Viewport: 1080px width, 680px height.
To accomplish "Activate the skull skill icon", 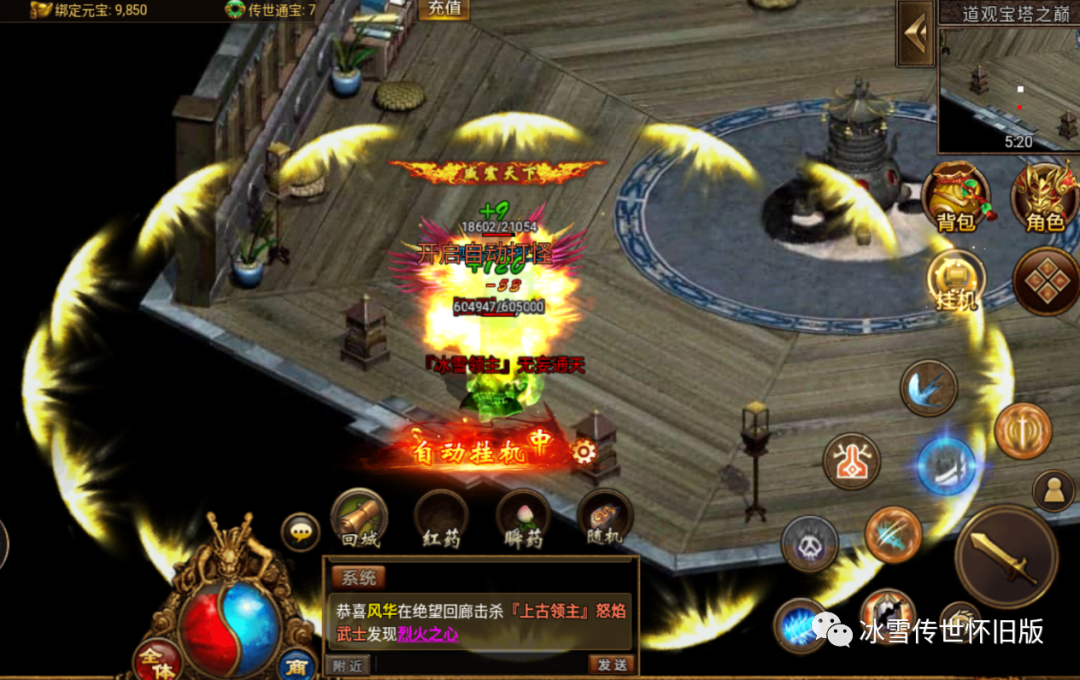I will (x=809, y=545).
